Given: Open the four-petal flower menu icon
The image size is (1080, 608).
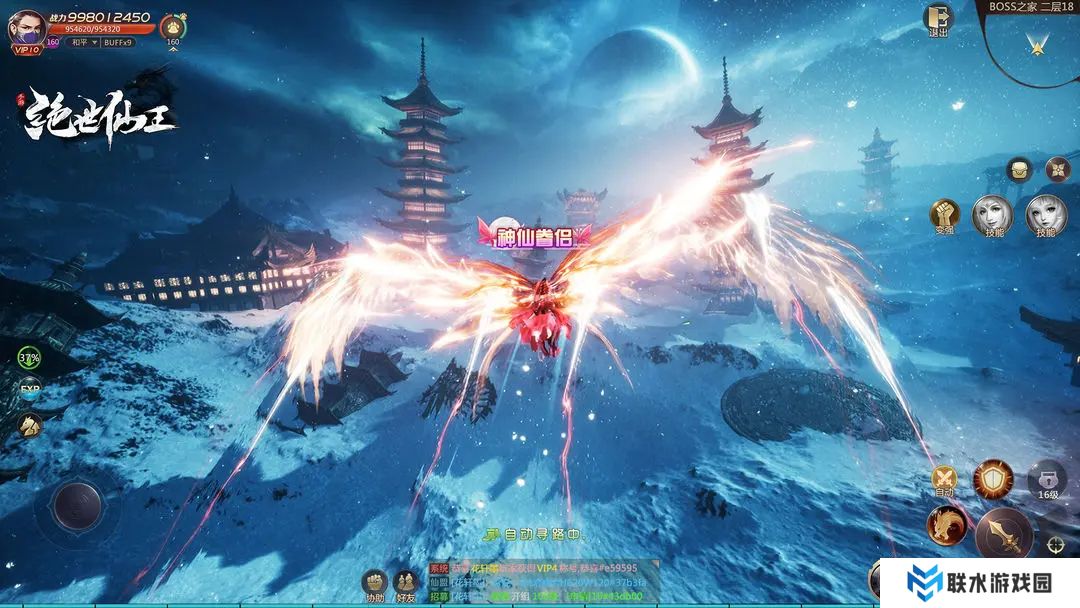Looking at the screenshot, I should [x=1057, y=169].
